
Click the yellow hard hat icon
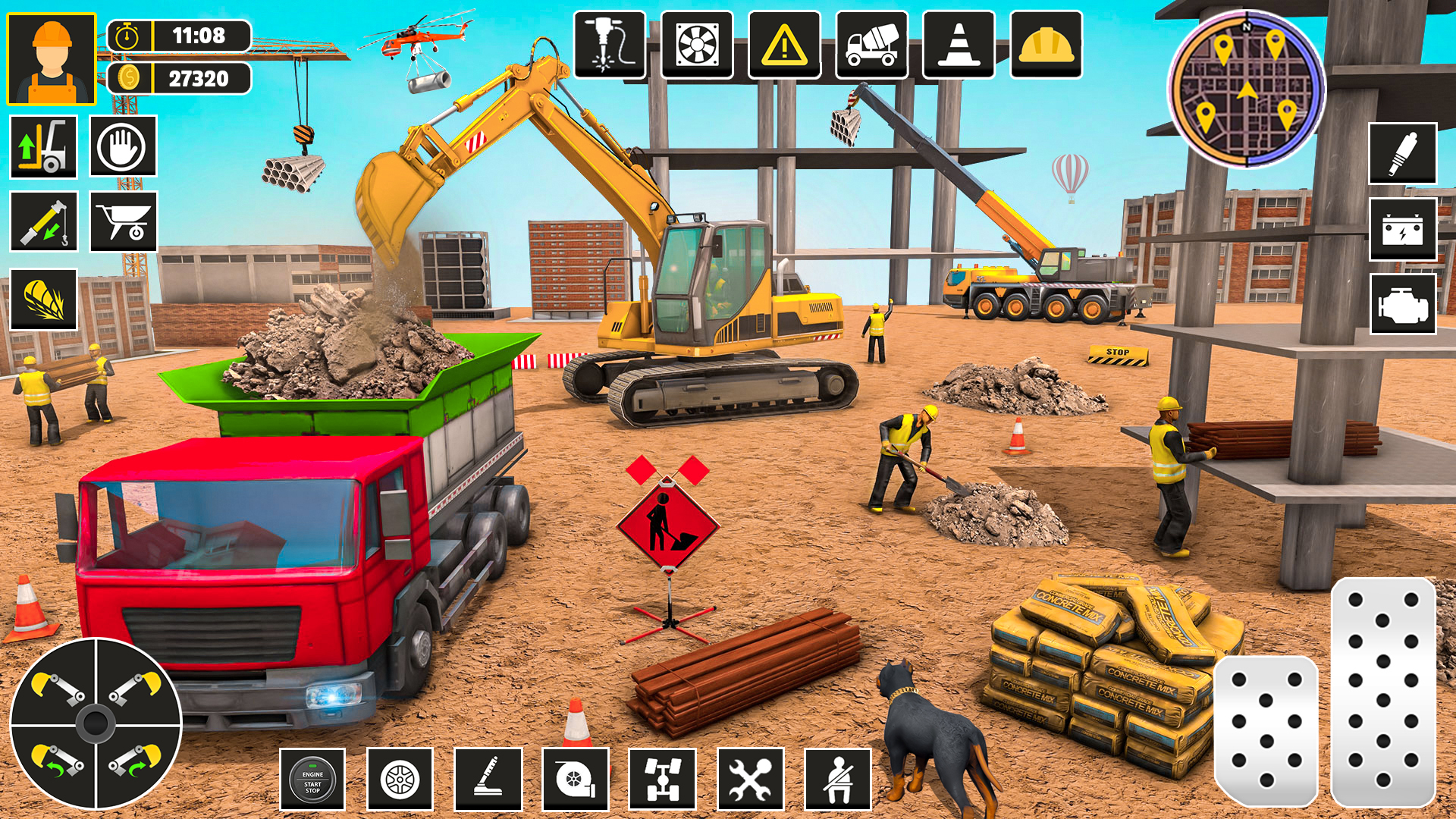[x=1046, y=45]
